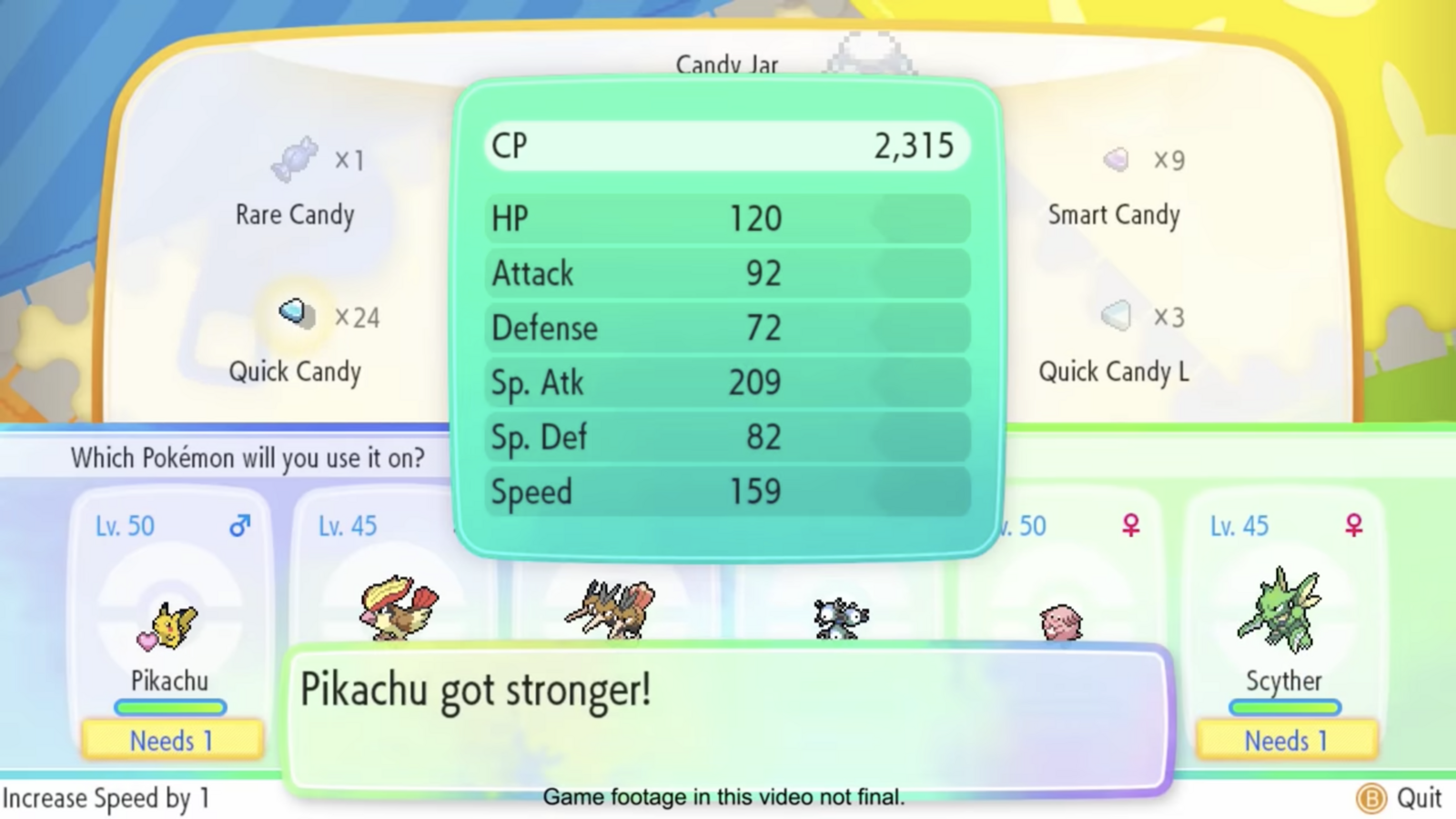1456x819 pixels.
Task: Choose the Quick Candy item
Action: click(x=295, y=340)
